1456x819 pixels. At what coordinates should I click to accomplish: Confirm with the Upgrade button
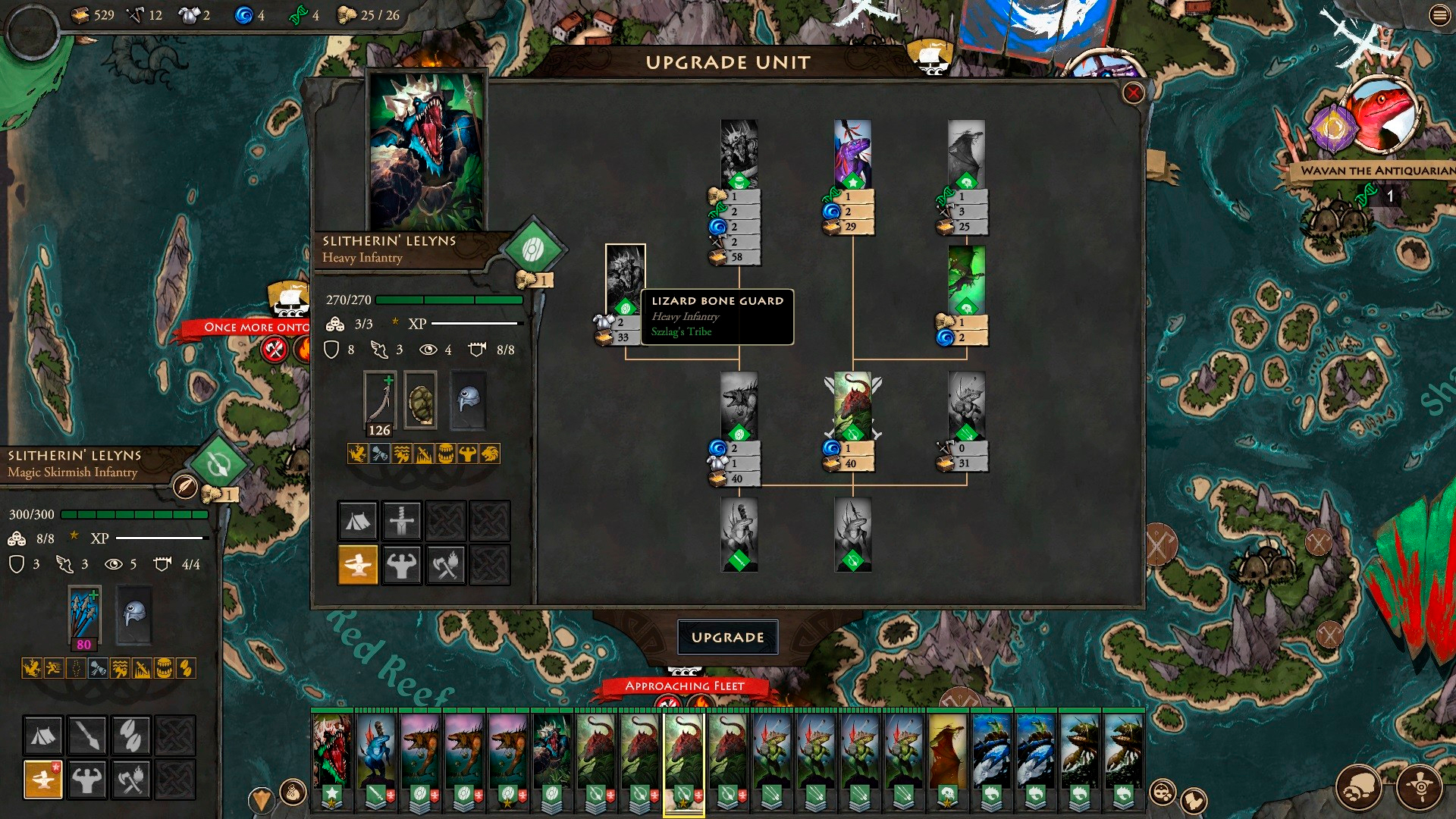point(727,637)
